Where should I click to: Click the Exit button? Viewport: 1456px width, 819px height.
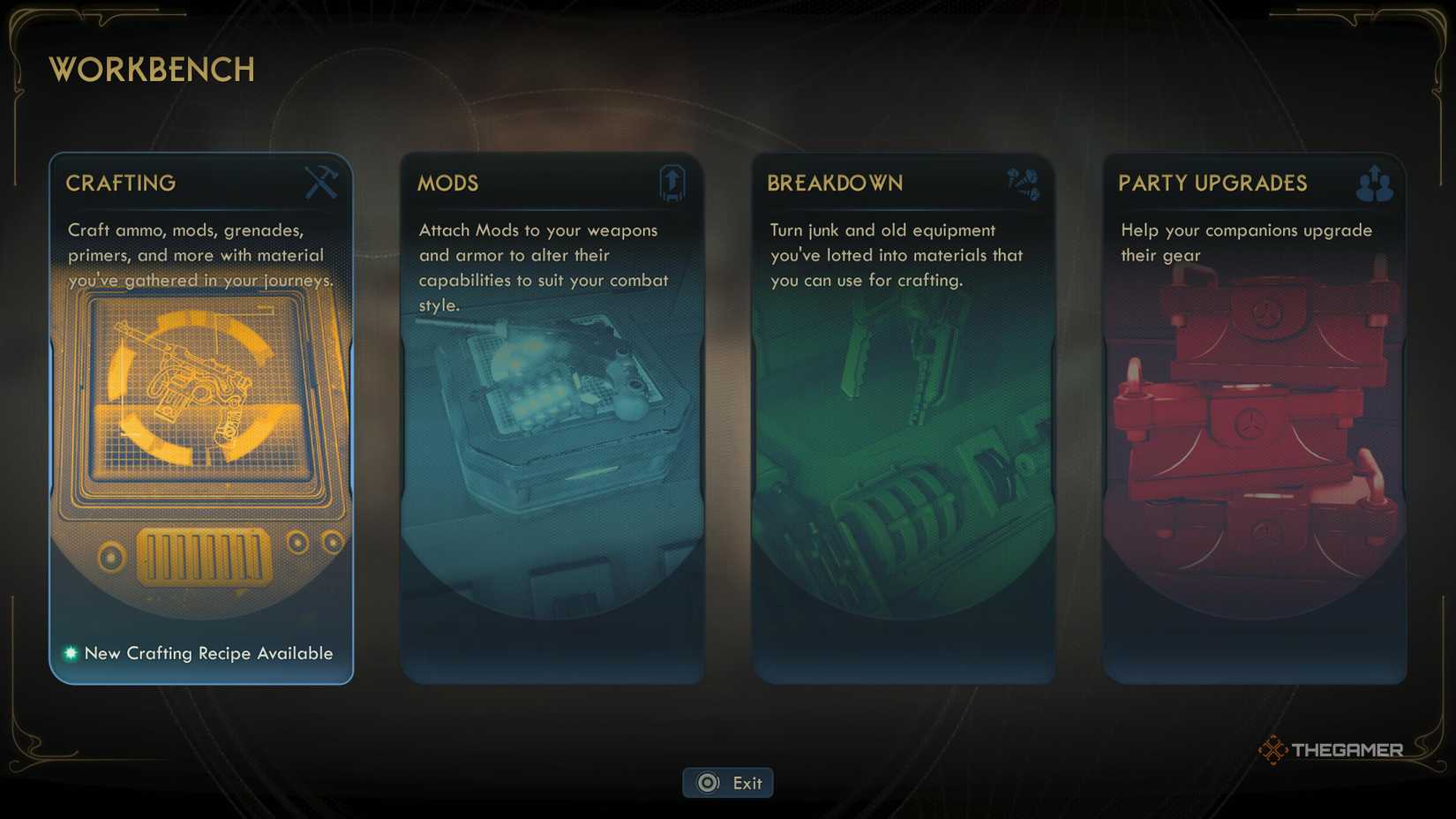tap(728, 782)
